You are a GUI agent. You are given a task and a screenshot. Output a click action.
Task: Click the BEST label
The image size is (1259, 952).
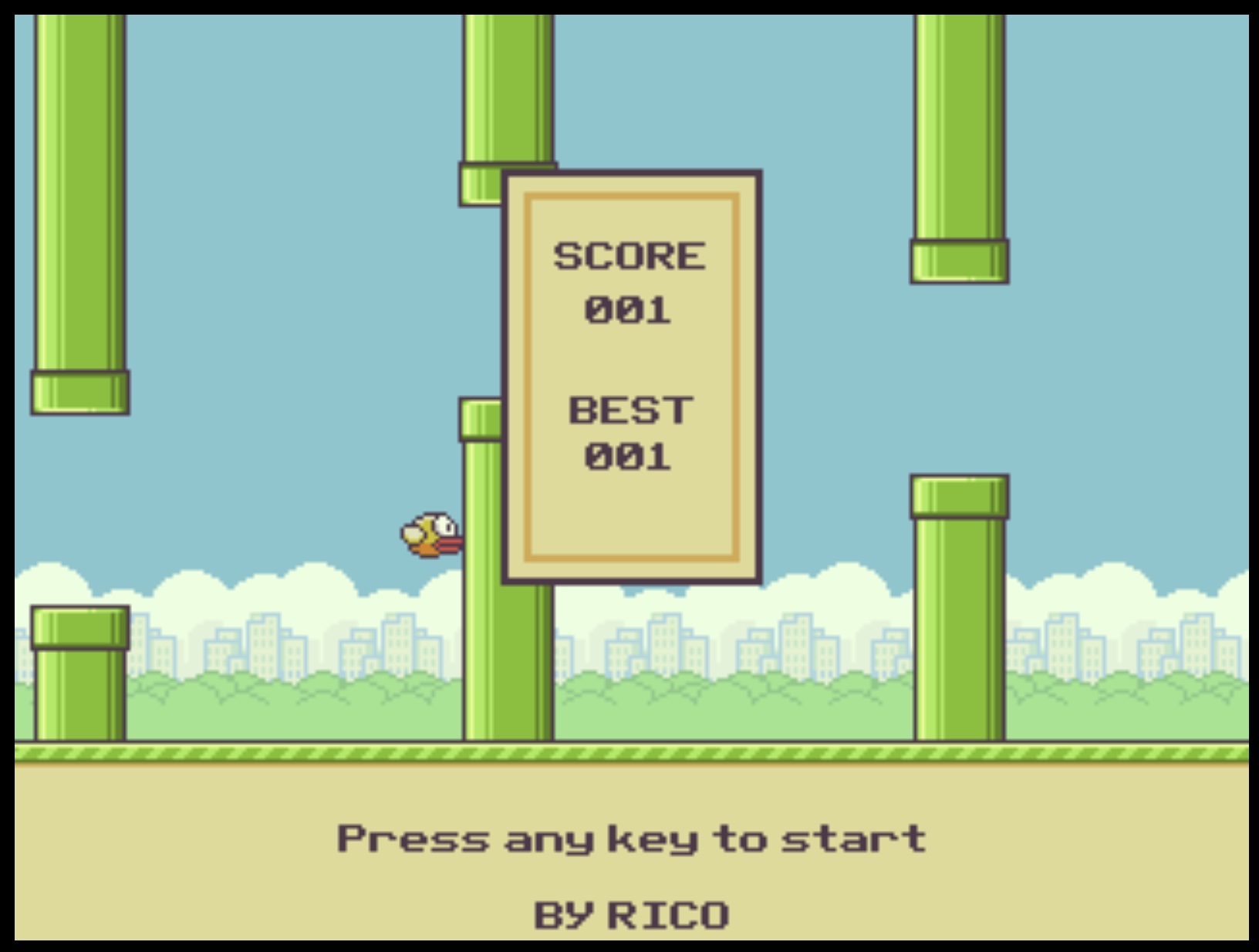630,409
